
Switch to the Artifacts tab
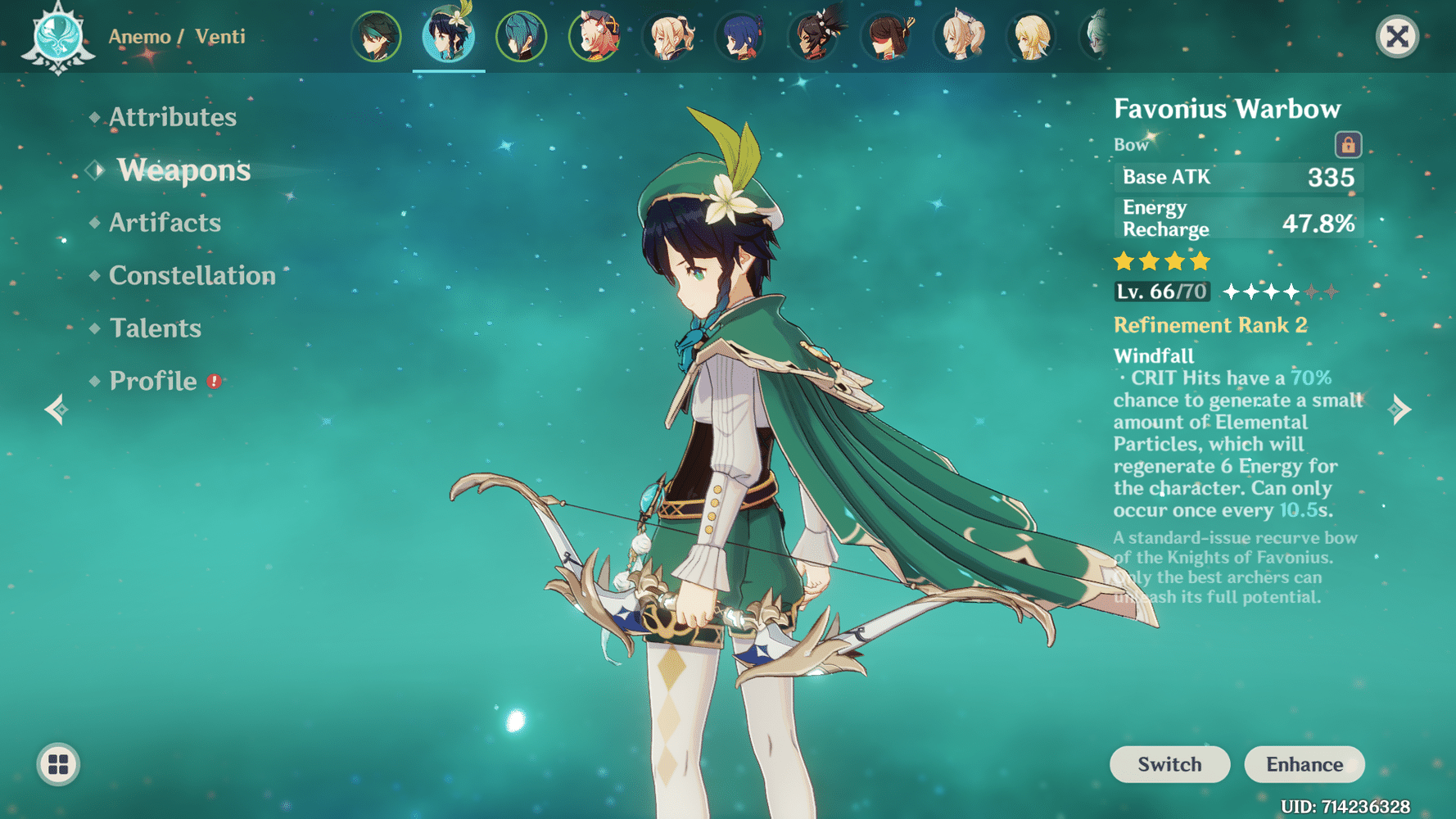pos(164,223)
